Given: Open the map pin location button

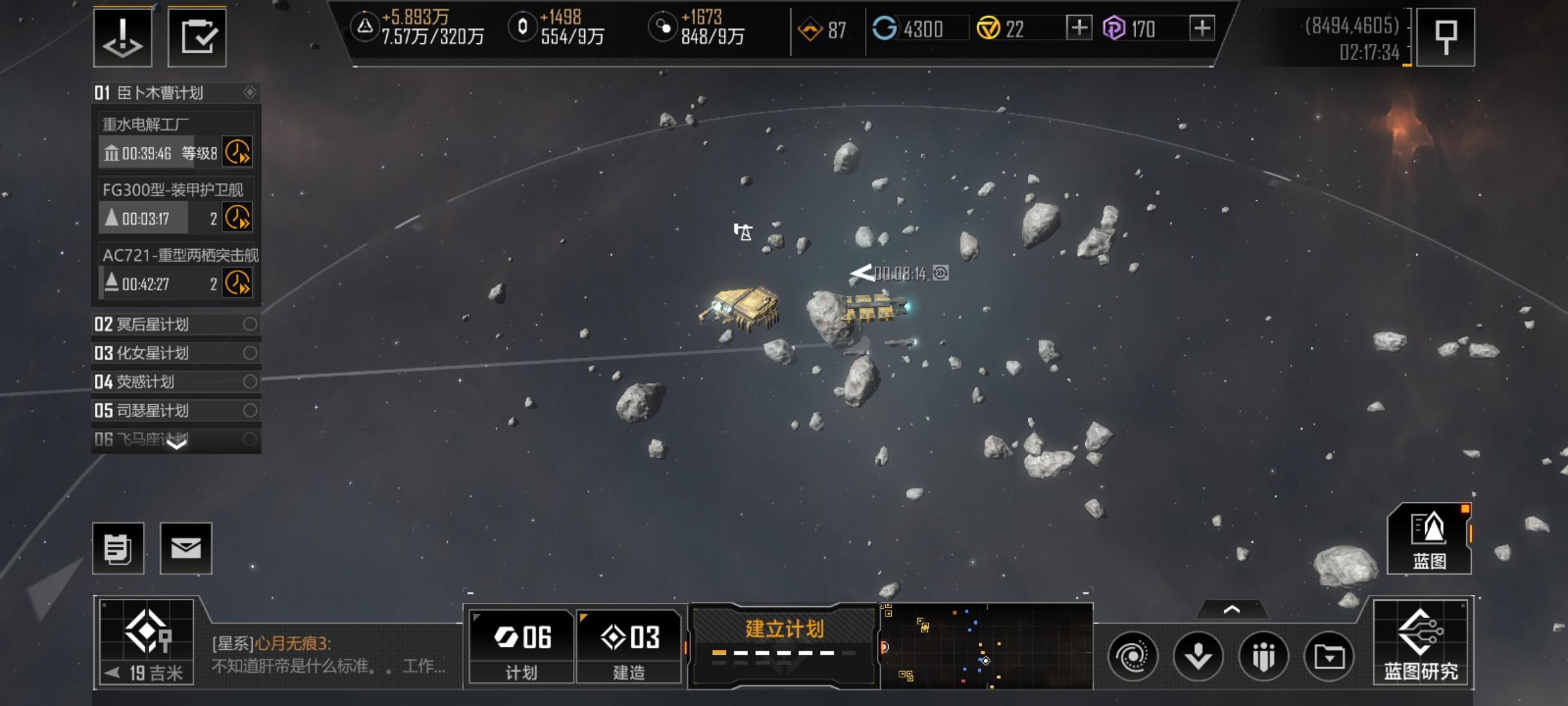Looking at the screenshot, I should pos(1446,37).
